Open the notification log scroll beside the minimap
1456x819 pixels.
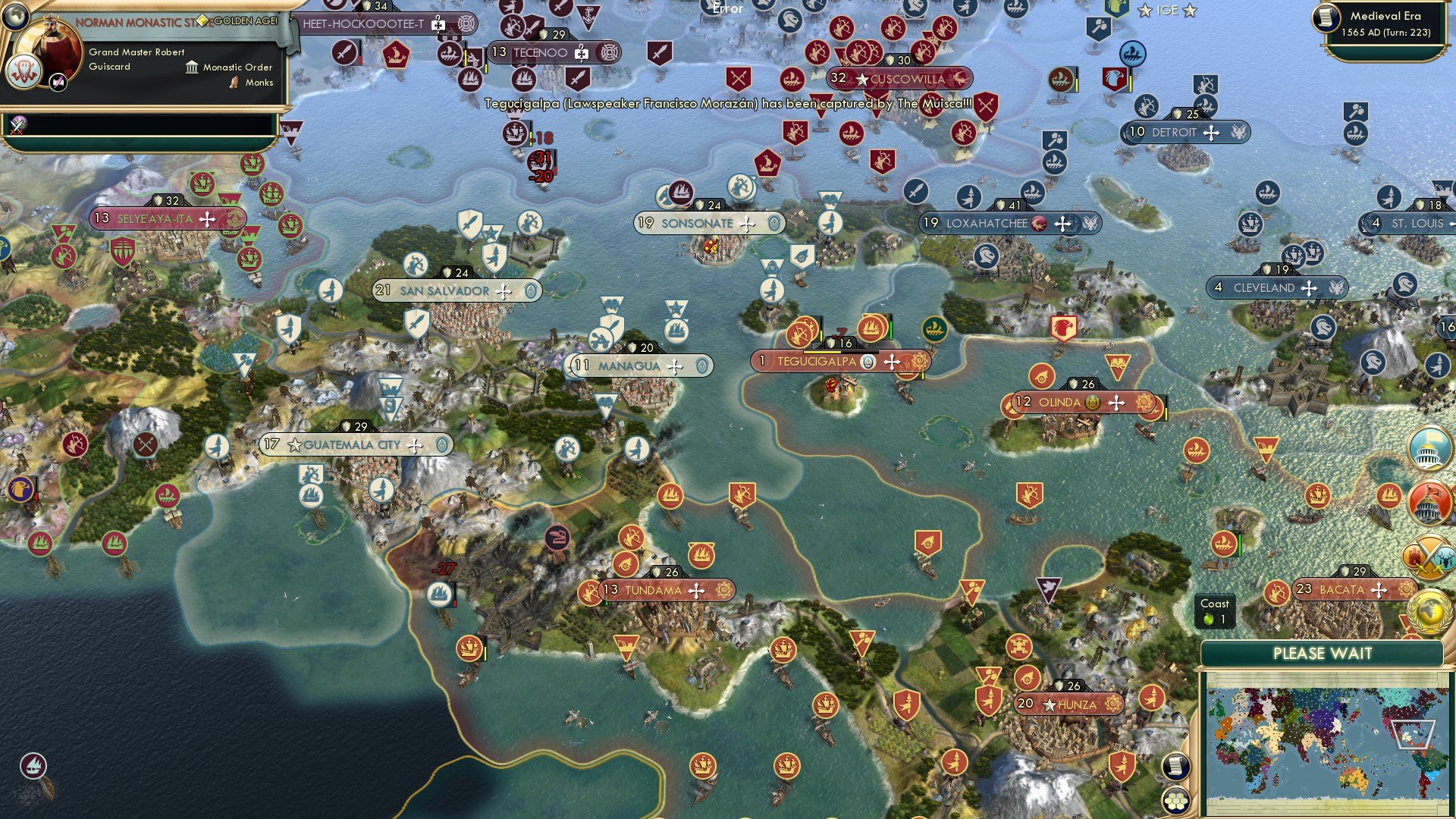point(1175,766)
